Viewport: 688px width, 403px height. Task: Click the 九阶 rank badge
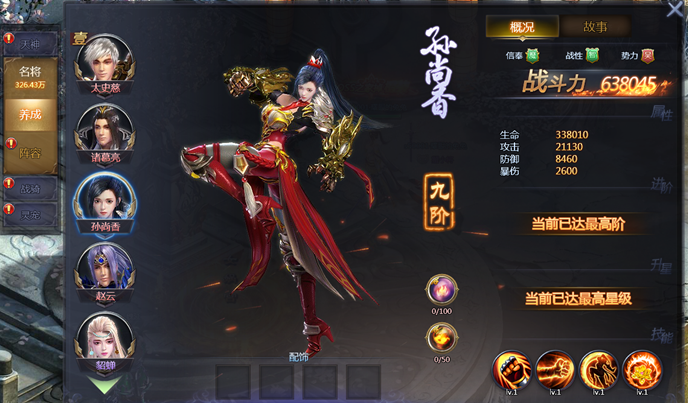442,190
